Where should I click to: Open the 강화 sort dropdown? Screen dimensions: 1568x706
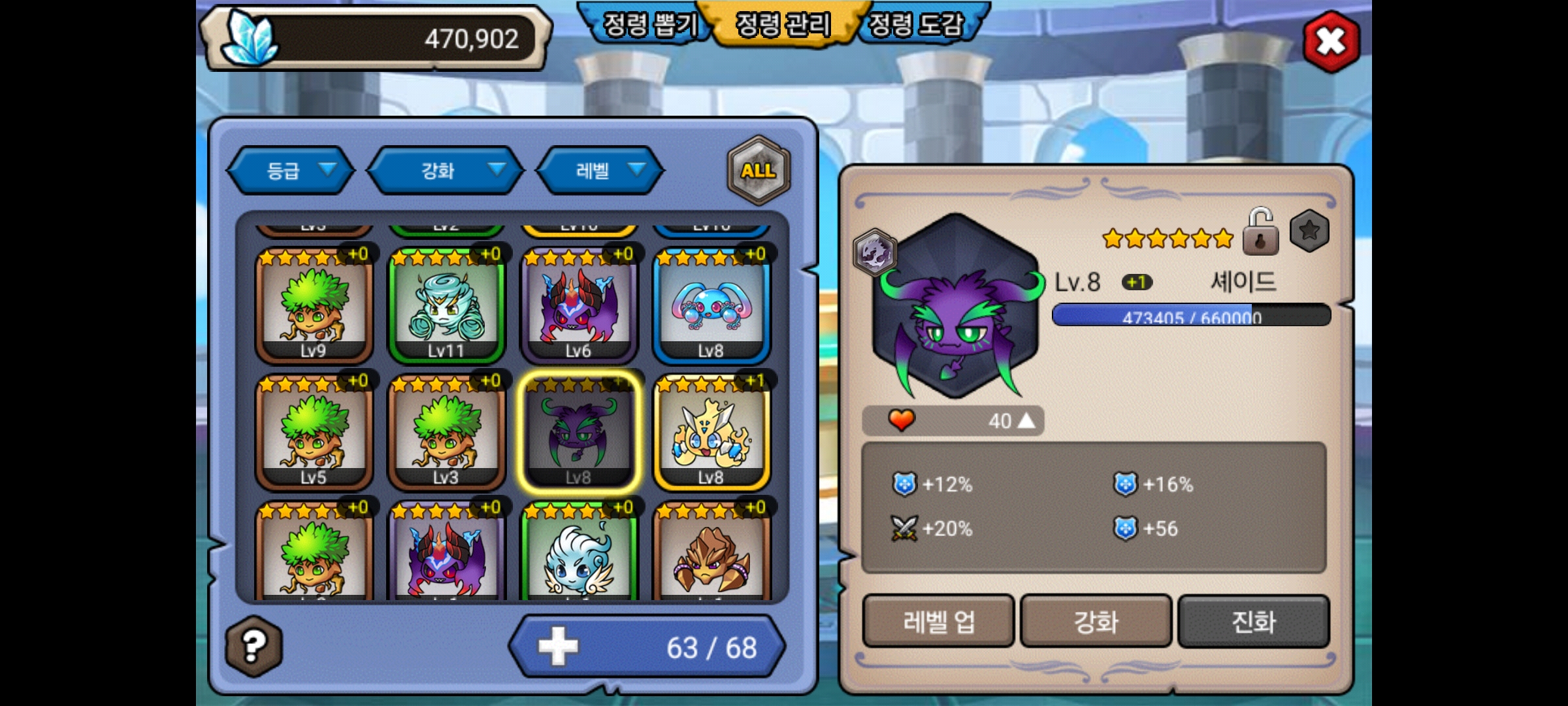click(446, 171)
